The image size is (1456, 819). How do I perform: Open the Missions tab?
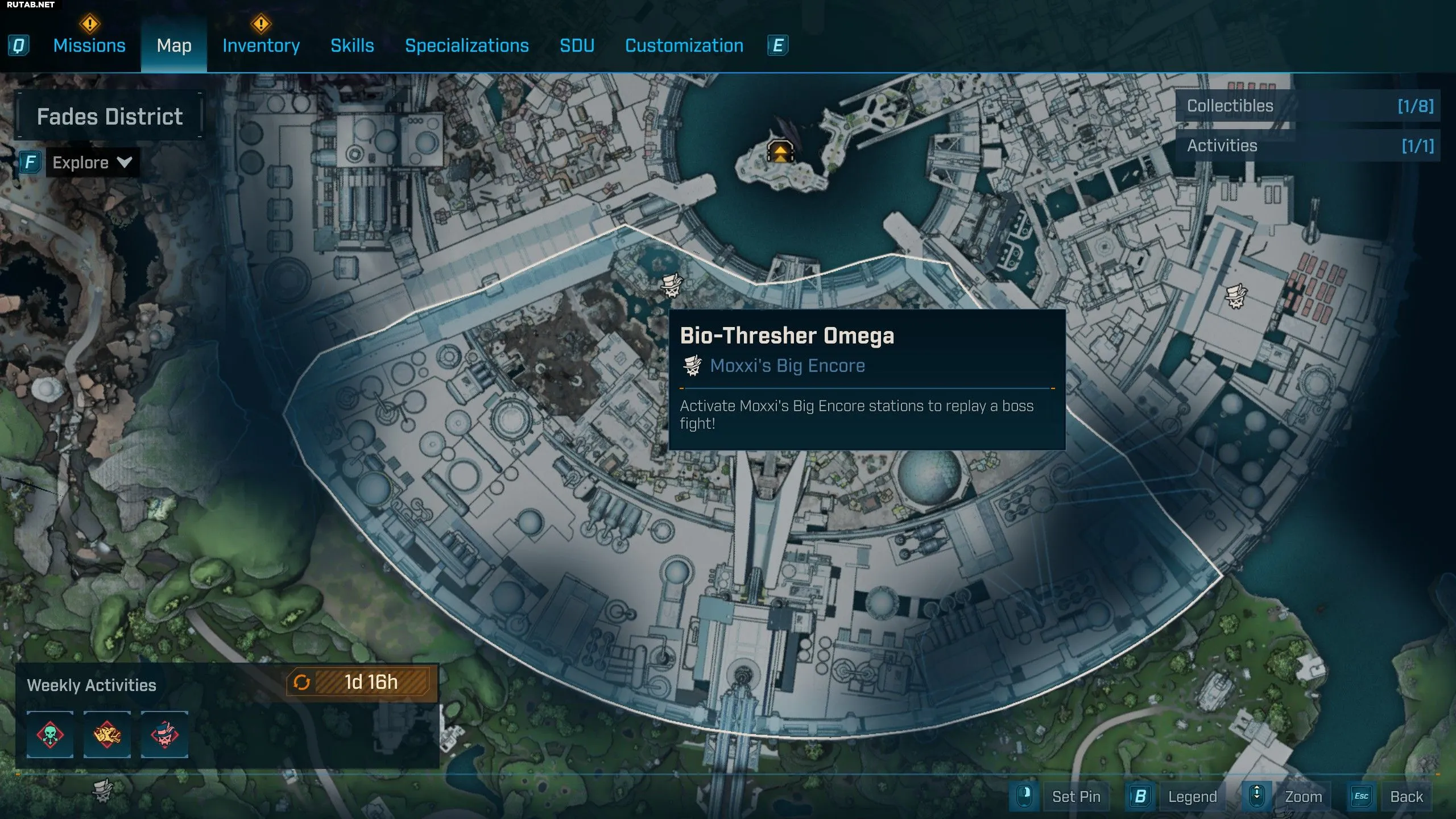[x=89, y=45]
